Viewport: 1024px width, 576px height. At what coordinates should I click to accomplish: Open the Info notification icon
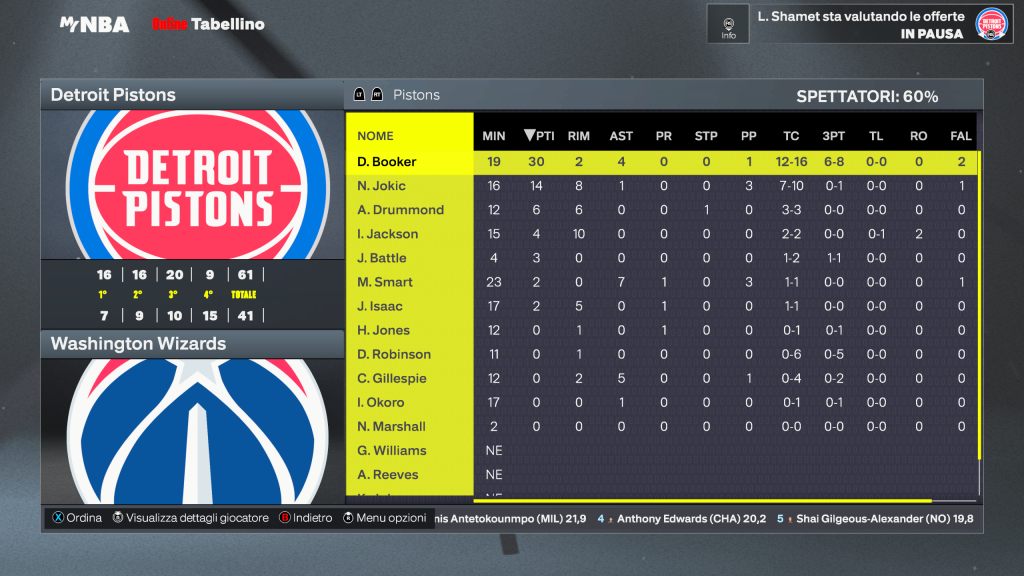pyautogui.click(x=728, y=24)
